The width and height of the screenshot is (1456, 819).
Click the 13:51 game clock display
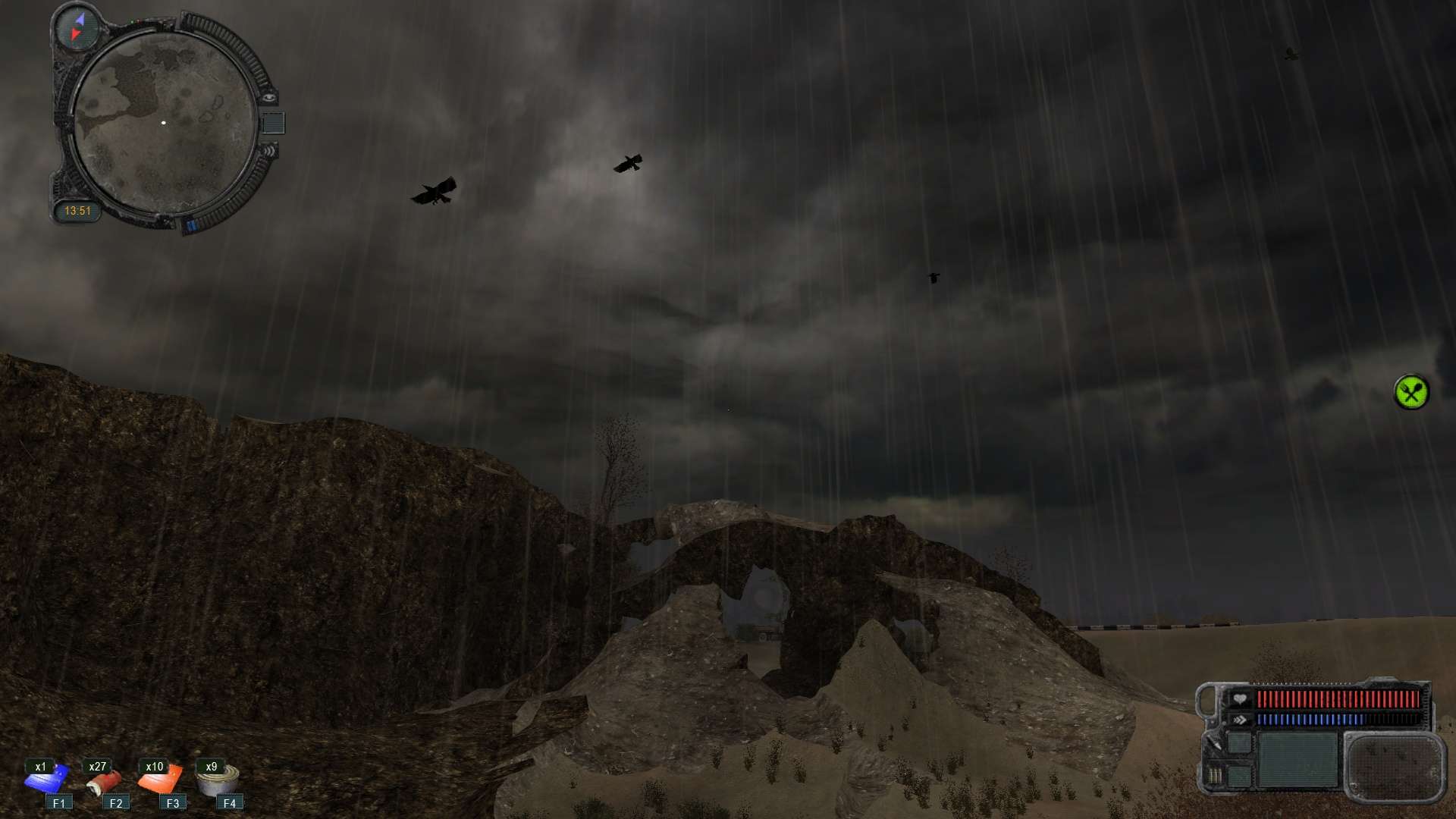[79, 210]
